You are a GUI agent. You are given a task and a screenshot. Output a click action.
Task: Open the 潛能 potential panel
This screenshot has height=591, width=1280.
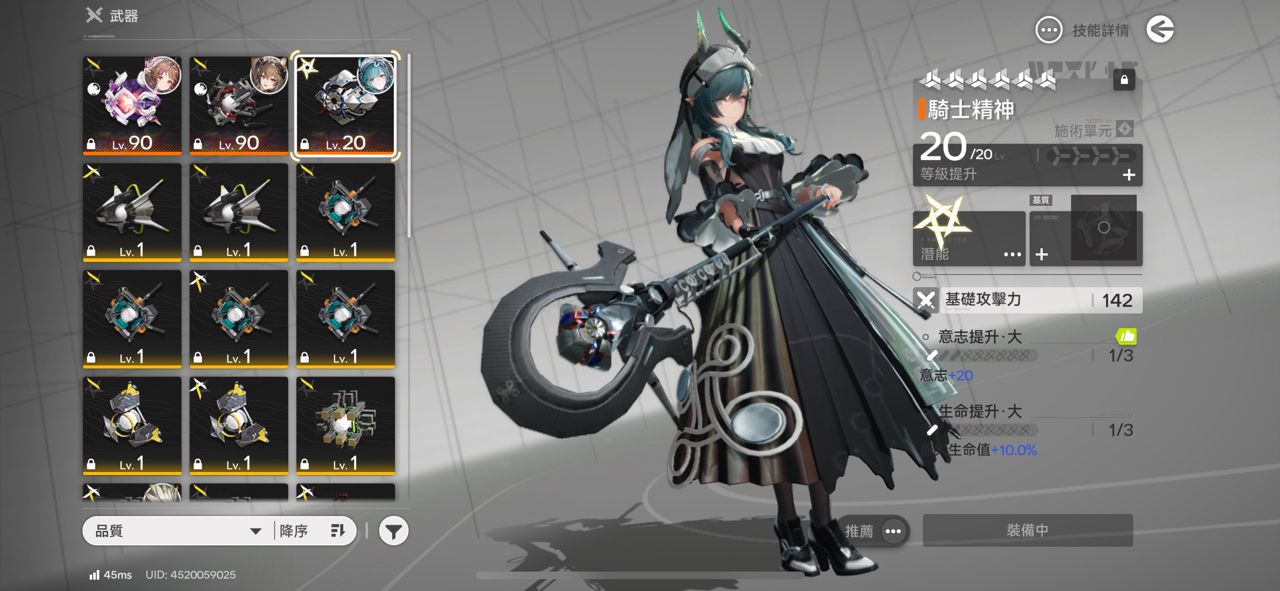tap(969, 239)
